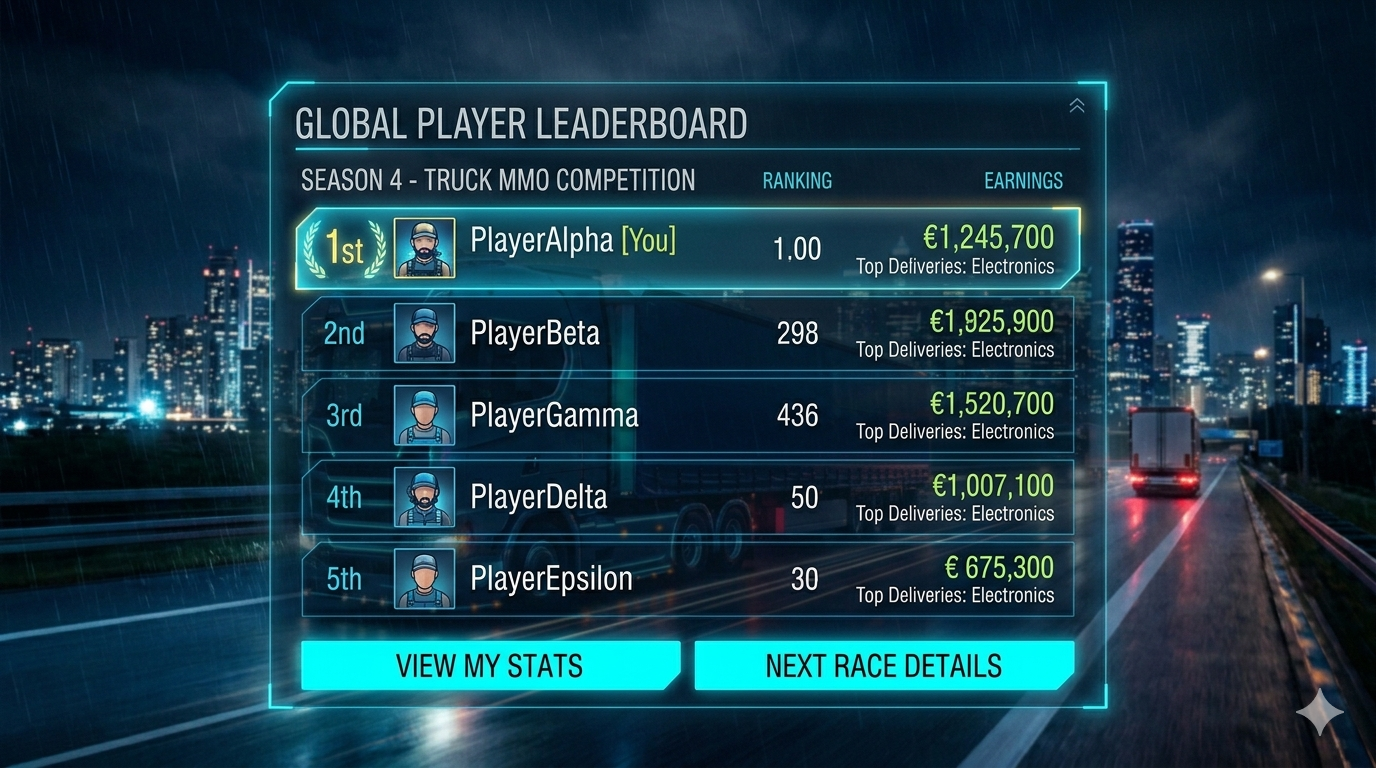Collapse the leaderboard panel via double chevron
Image resolution: width=1376 pixels, height=768 pixels.
1076,105
